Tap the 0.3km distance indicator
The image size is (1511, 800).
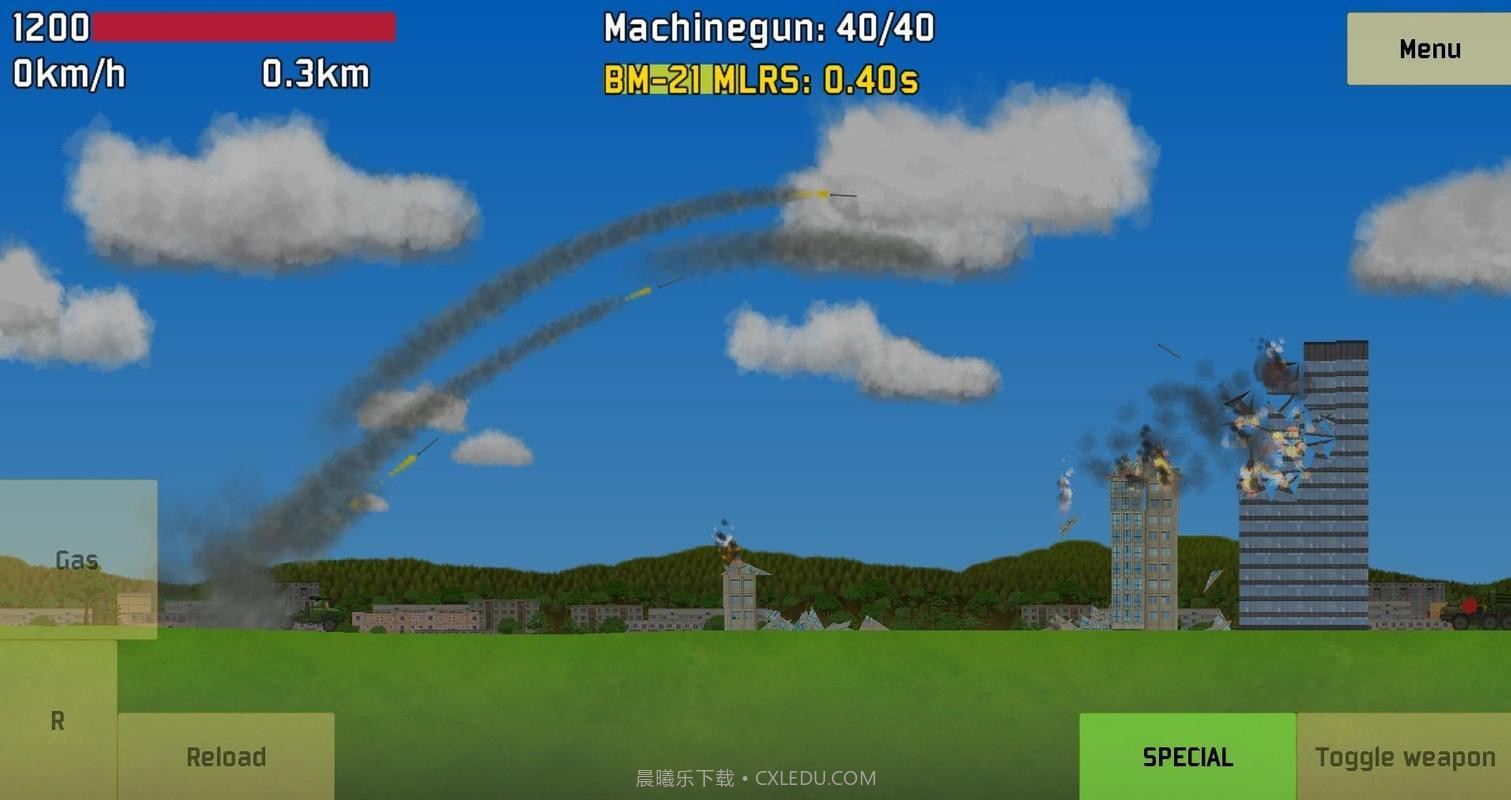(314, 74)
